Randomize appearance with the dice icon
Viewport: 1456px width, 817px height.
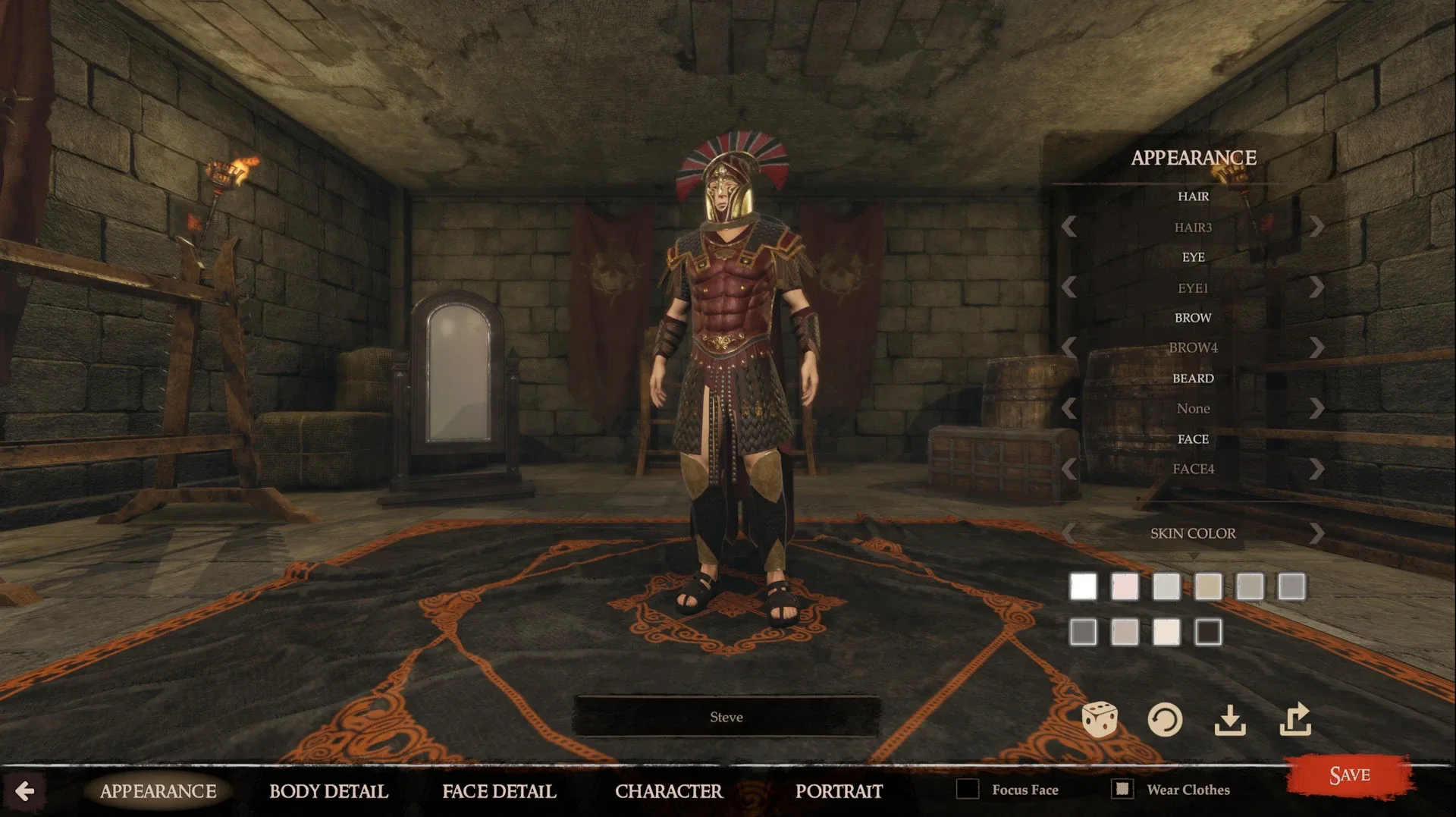click(1100, 719)
